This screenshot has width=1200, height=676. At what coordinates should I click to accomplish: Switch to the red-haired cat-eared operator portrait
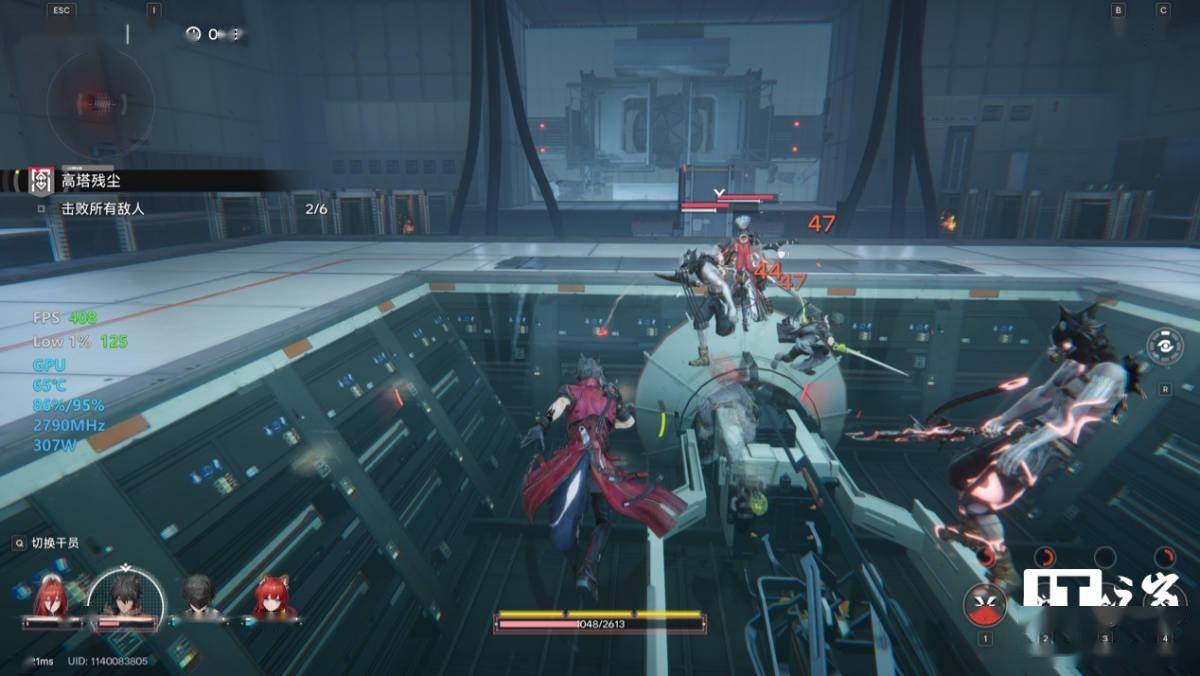pyautogui.click(x=271, y=598)
